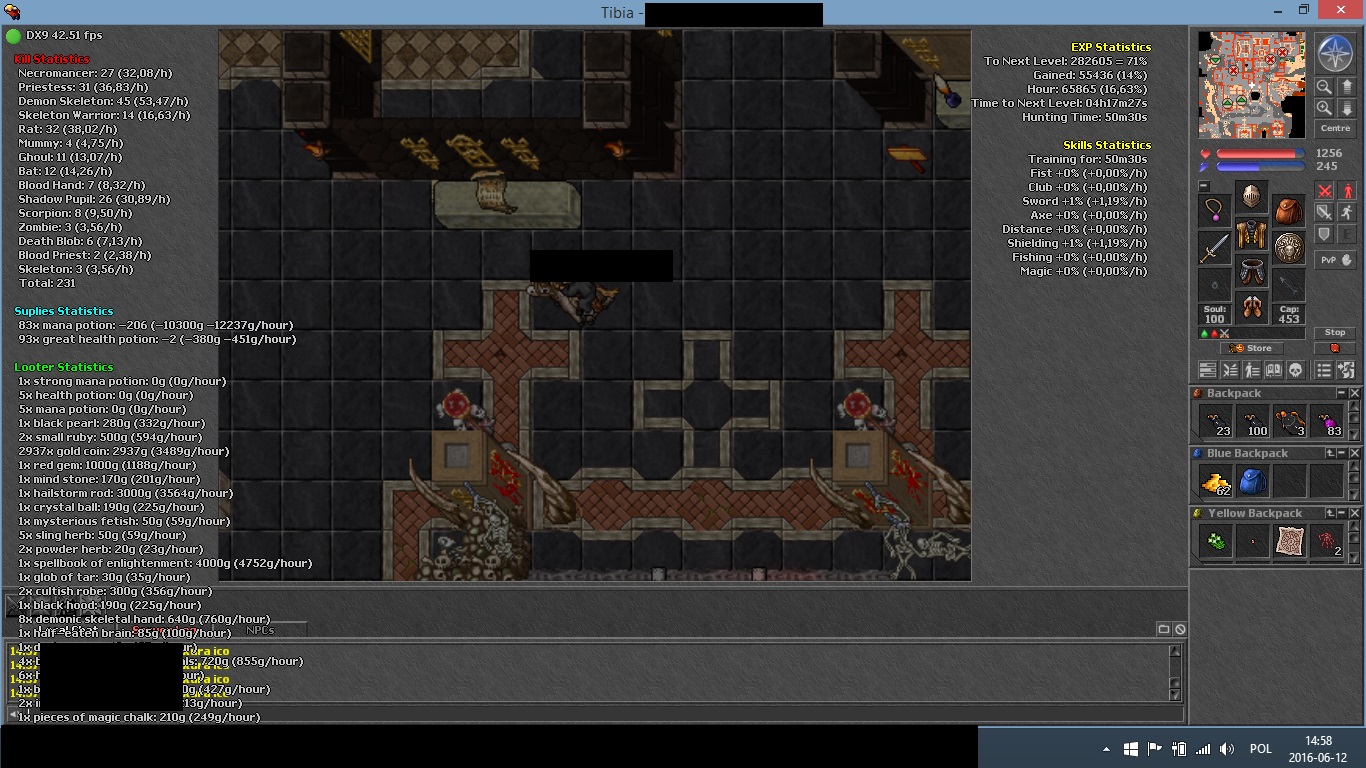
Task: Close the Yellow Backpack container
Action: pyautogui.click(x=1355, y=513)
